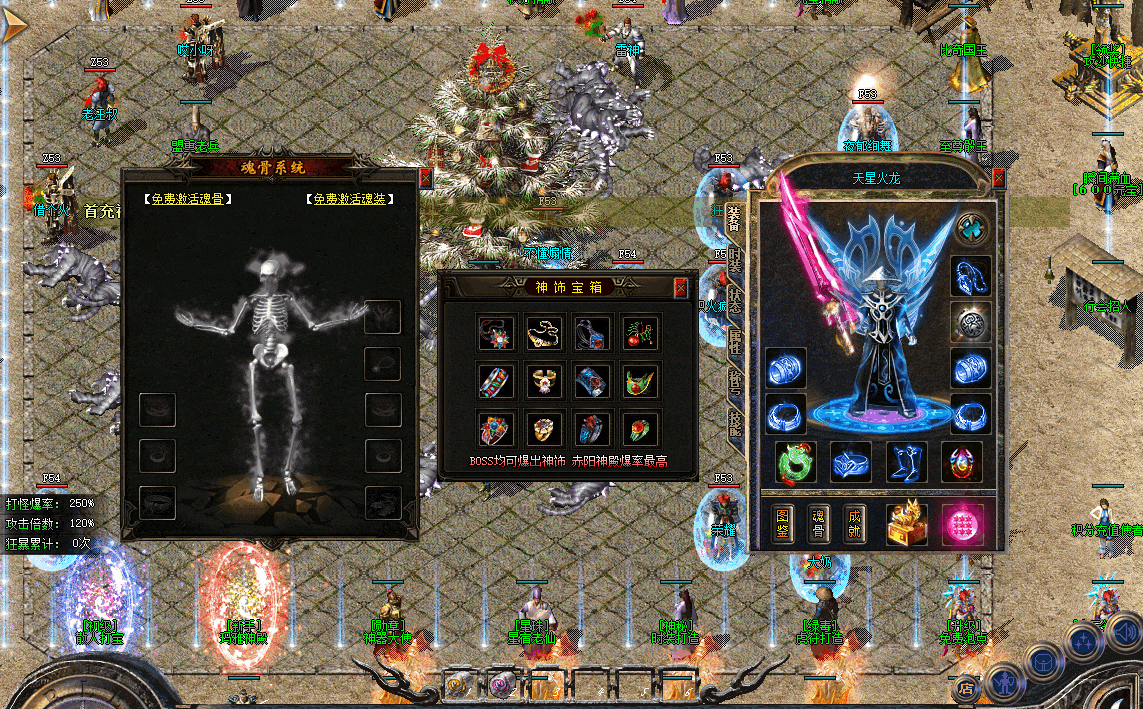Click the 免费激活魂骨 link
This screenshot has width=1143, height=709.
tap(188, 199)
